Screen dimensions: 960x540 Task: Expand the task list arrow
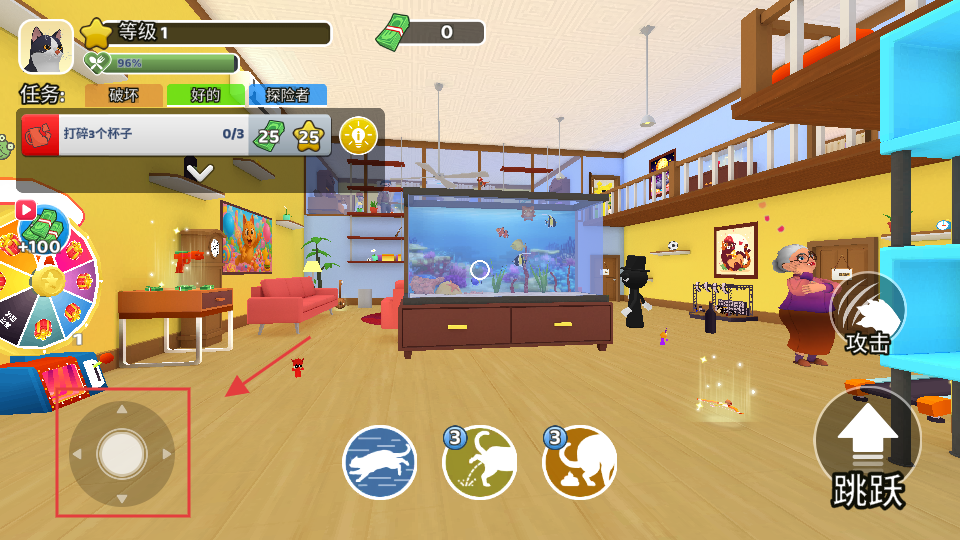coord(200,172)
